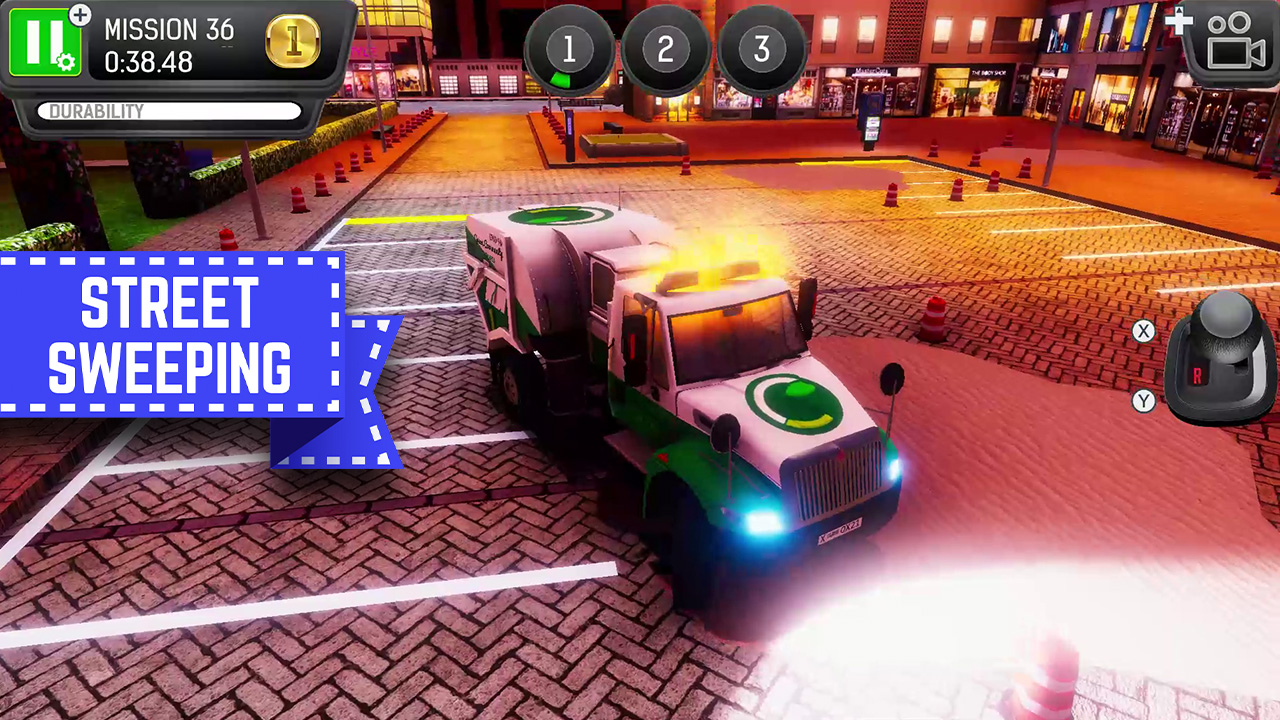The image size is (1280, 720).
Task: Toggle checkpoint indicator 3
Action: click(760, 49)
